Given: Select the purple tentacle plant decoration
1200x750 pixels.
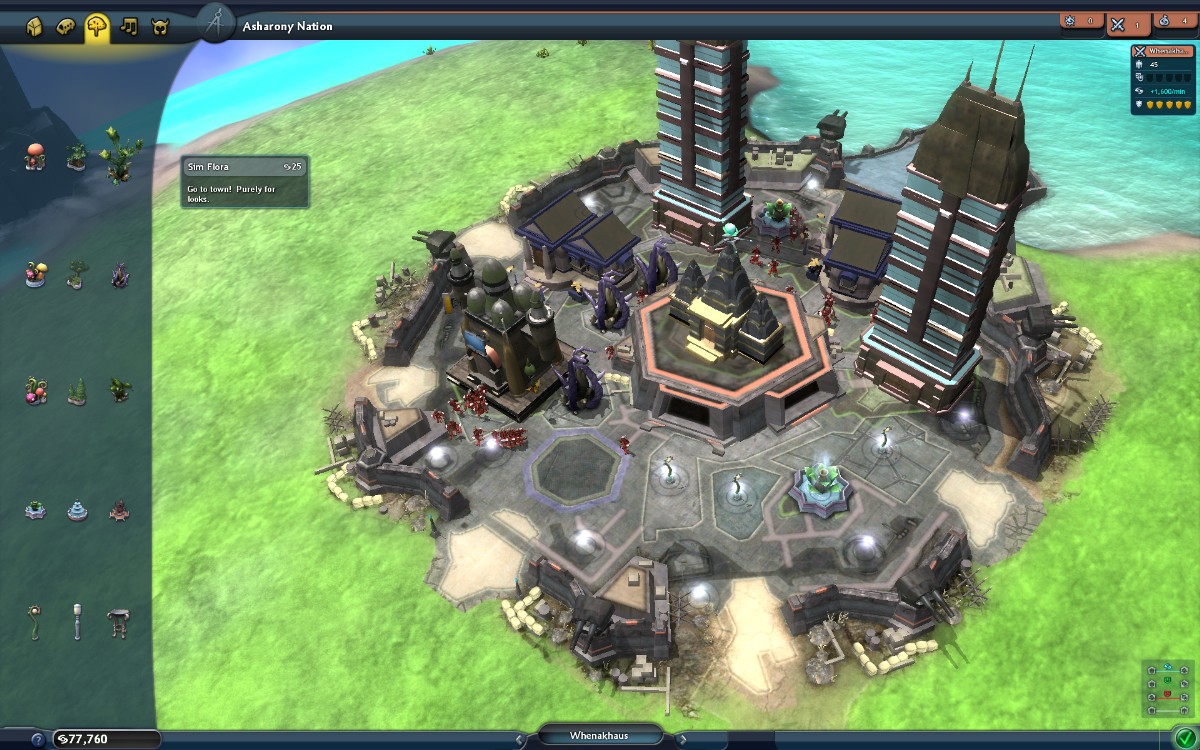Looking at the screenshot, I should (119, 275).
